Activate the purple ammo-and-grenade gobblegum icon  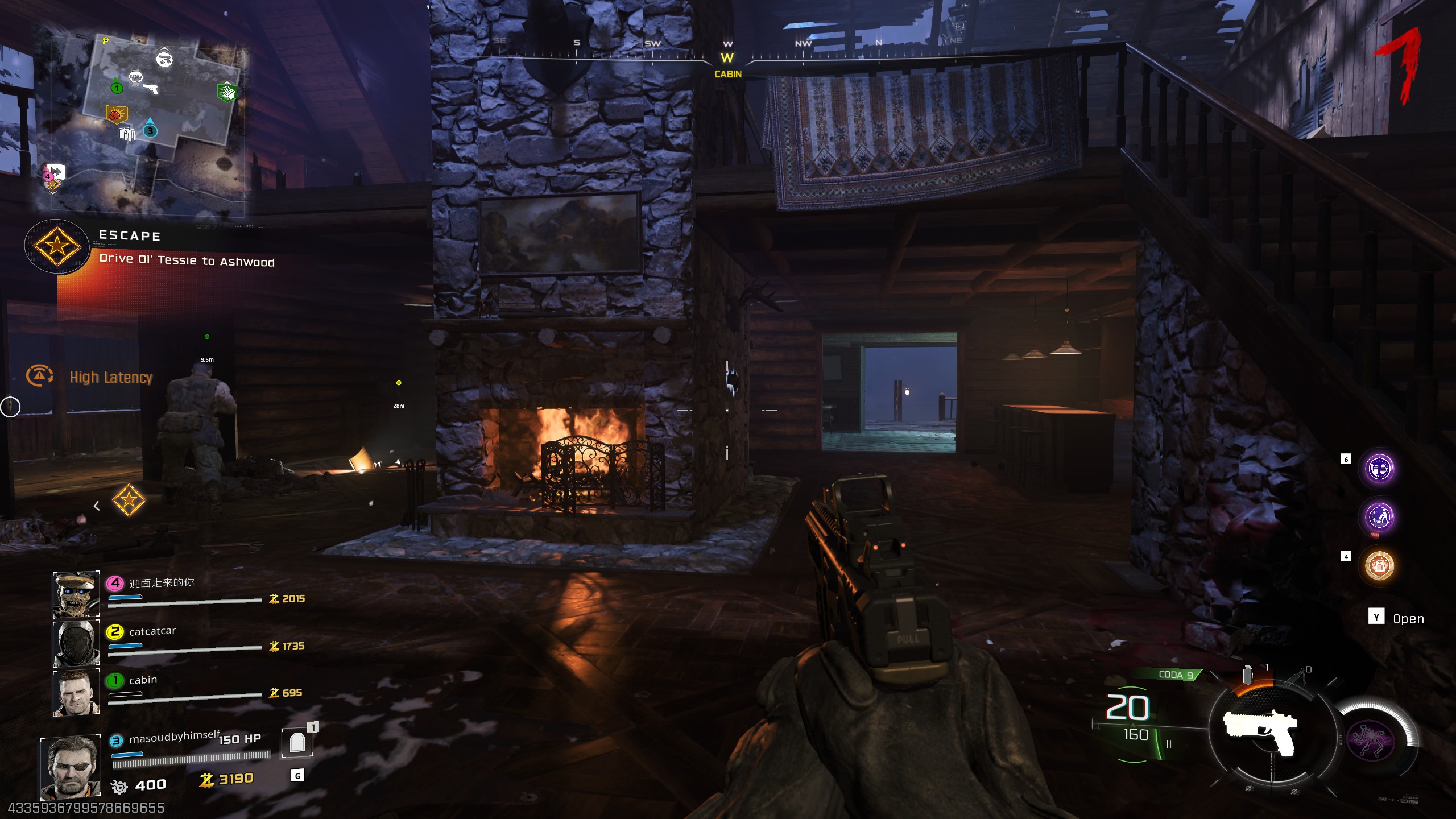point(1379,469)
